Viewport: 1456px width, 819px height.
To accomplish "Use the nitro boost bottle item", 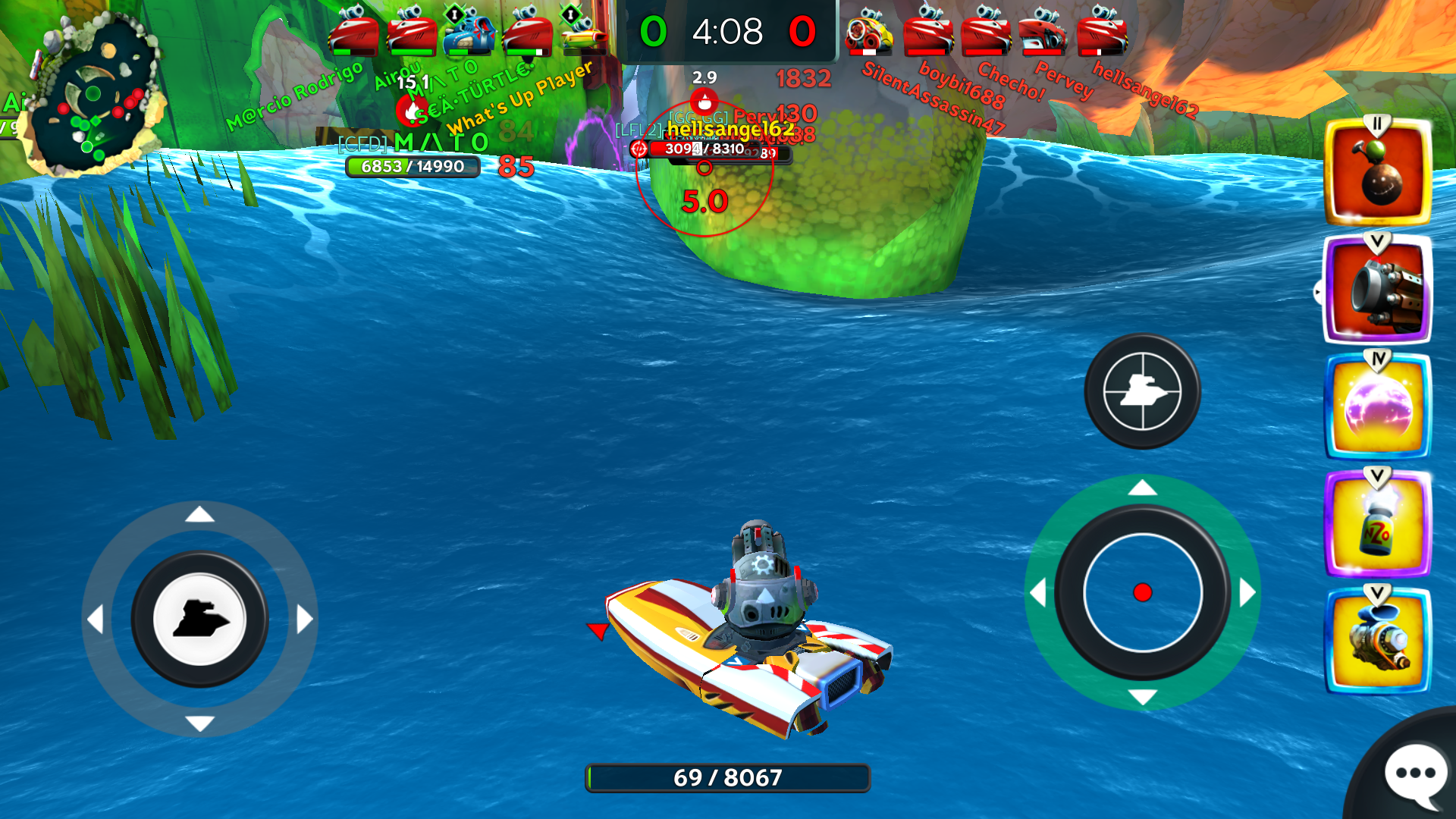I will tap(1378, 525).
